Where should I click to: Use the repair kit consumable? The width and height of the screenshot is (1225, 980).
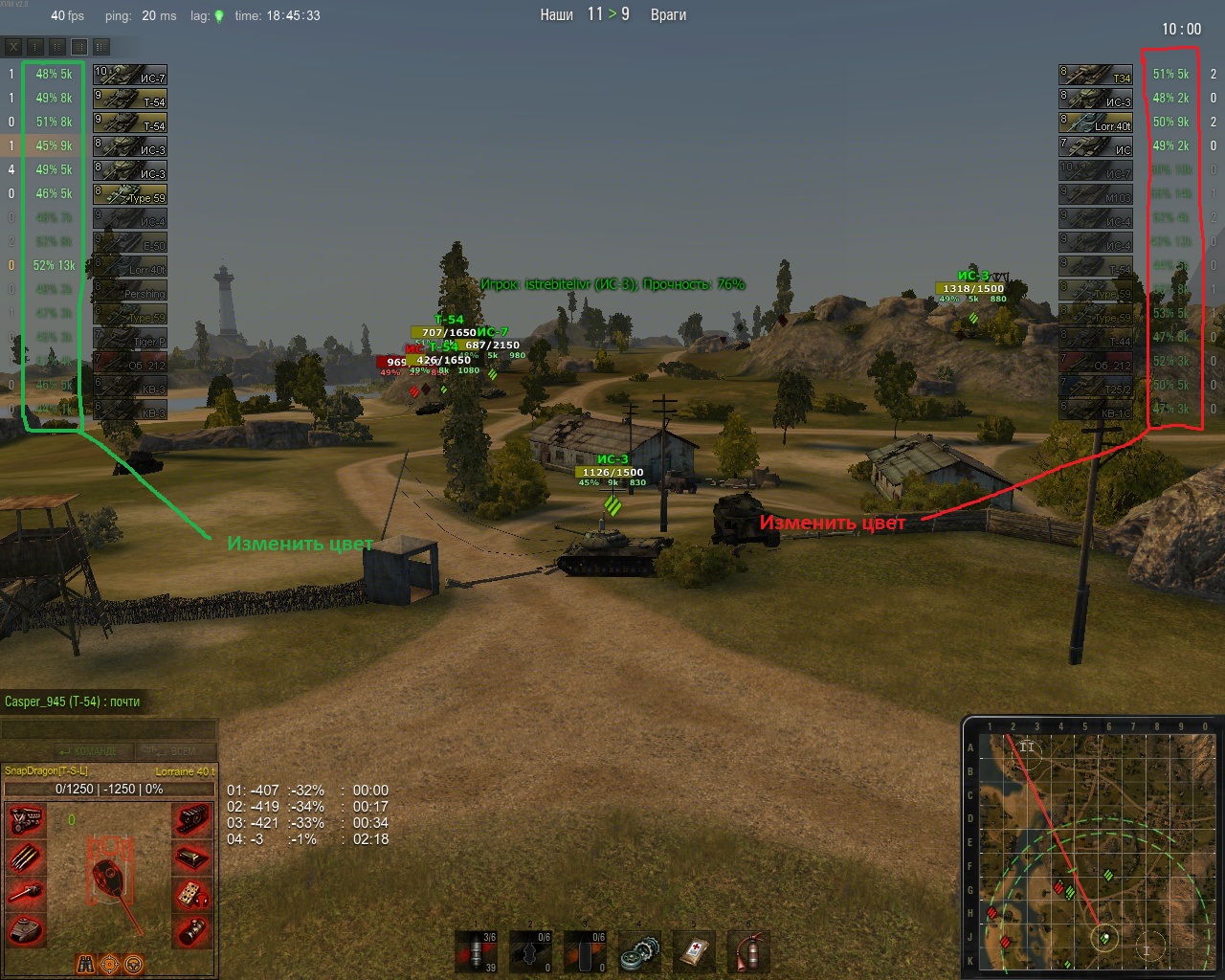[638, 952]
